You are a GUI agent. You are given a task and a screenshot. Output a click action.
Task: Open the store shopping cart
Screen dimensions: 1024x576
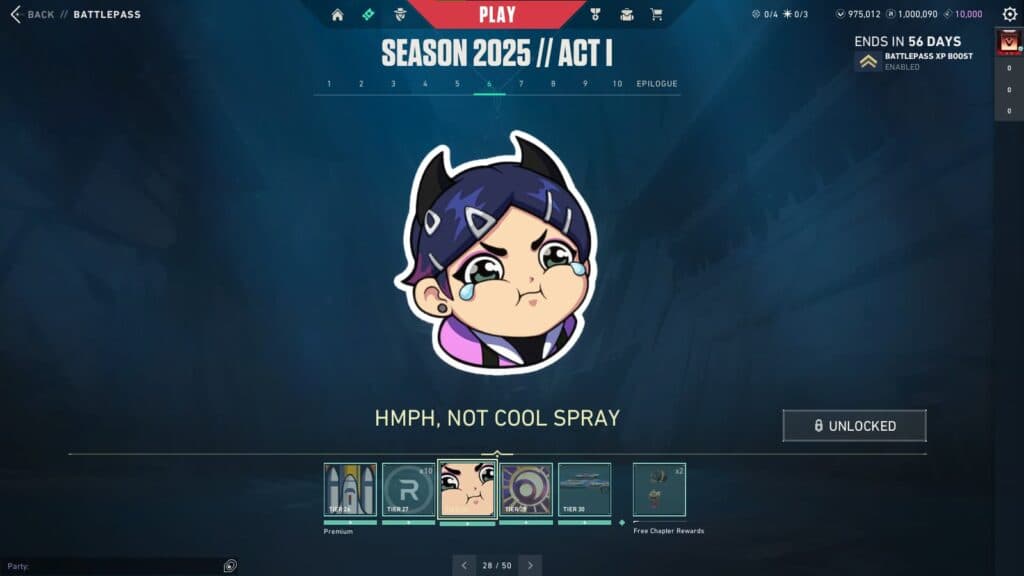656,15
